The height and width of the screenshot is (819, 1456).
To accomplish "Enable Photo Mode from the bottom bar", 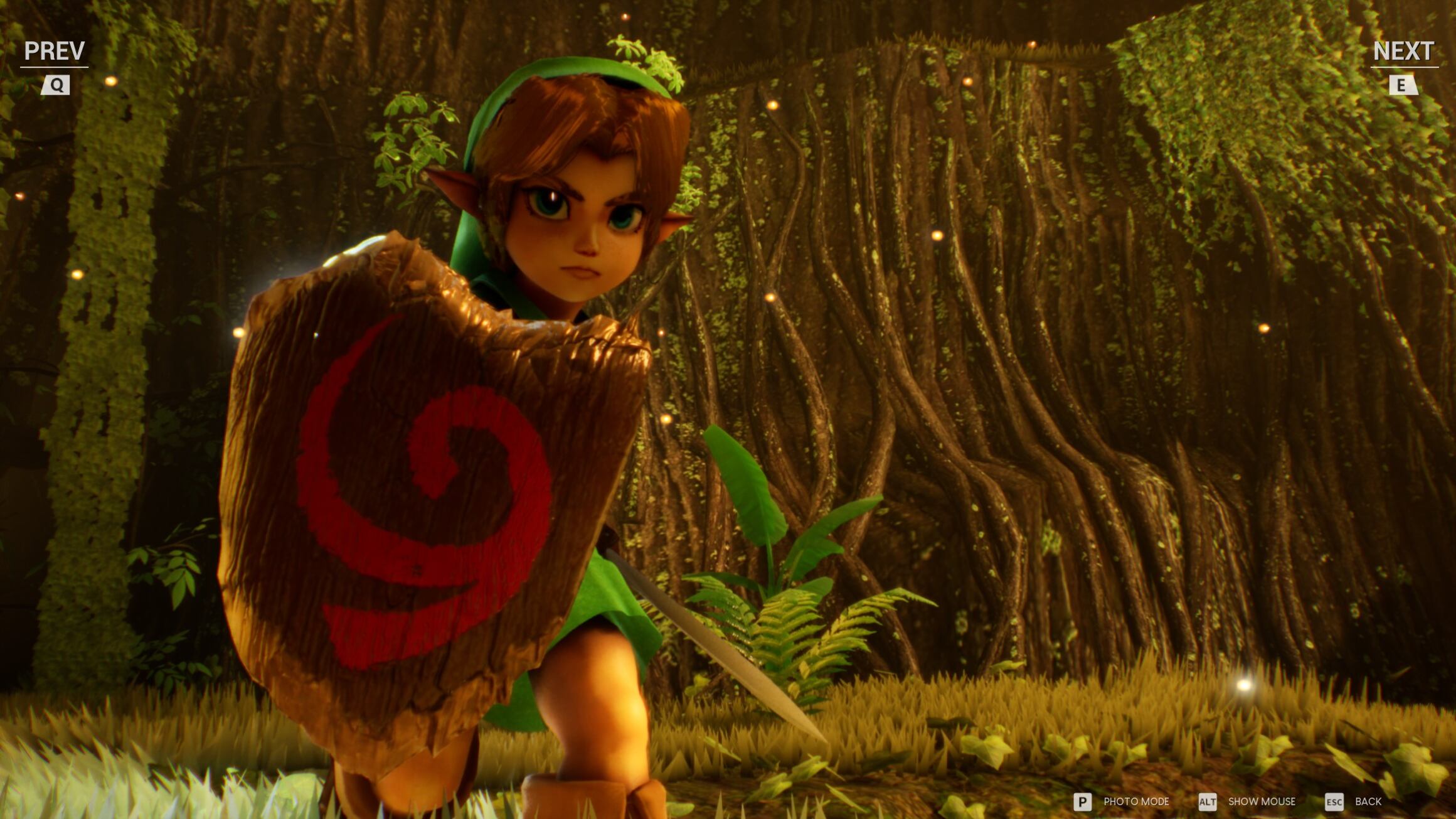I will point(1137,802).
